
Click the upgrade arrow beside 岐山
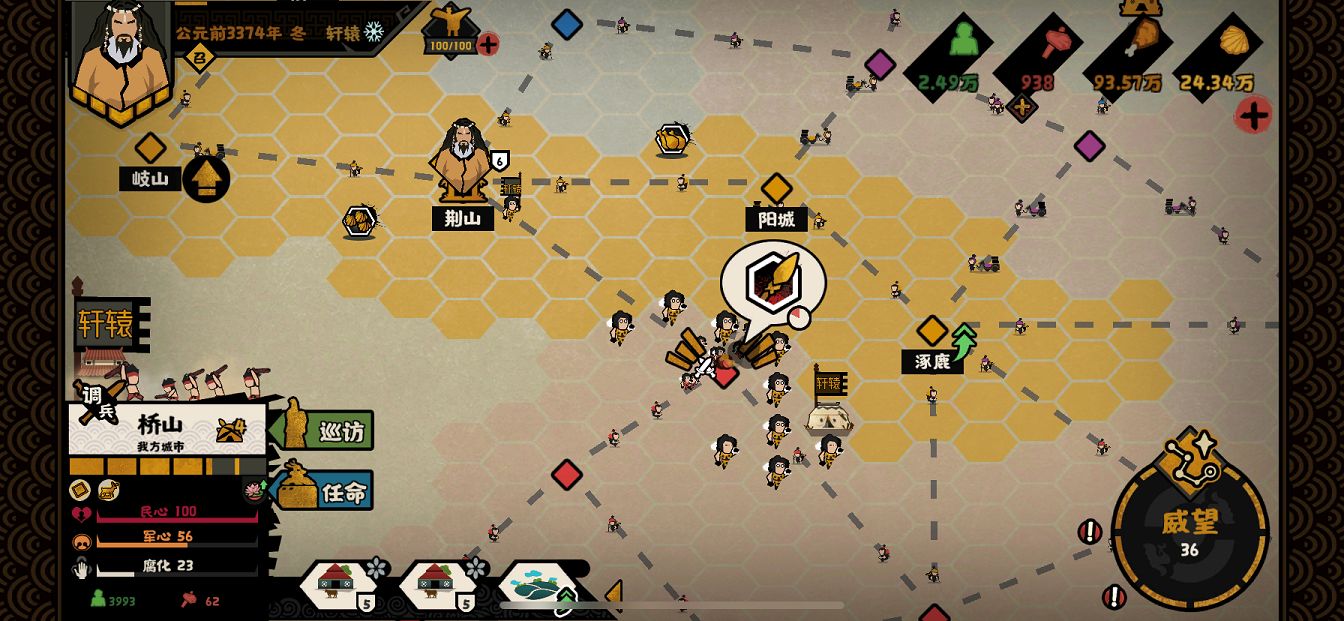[206, 179]
